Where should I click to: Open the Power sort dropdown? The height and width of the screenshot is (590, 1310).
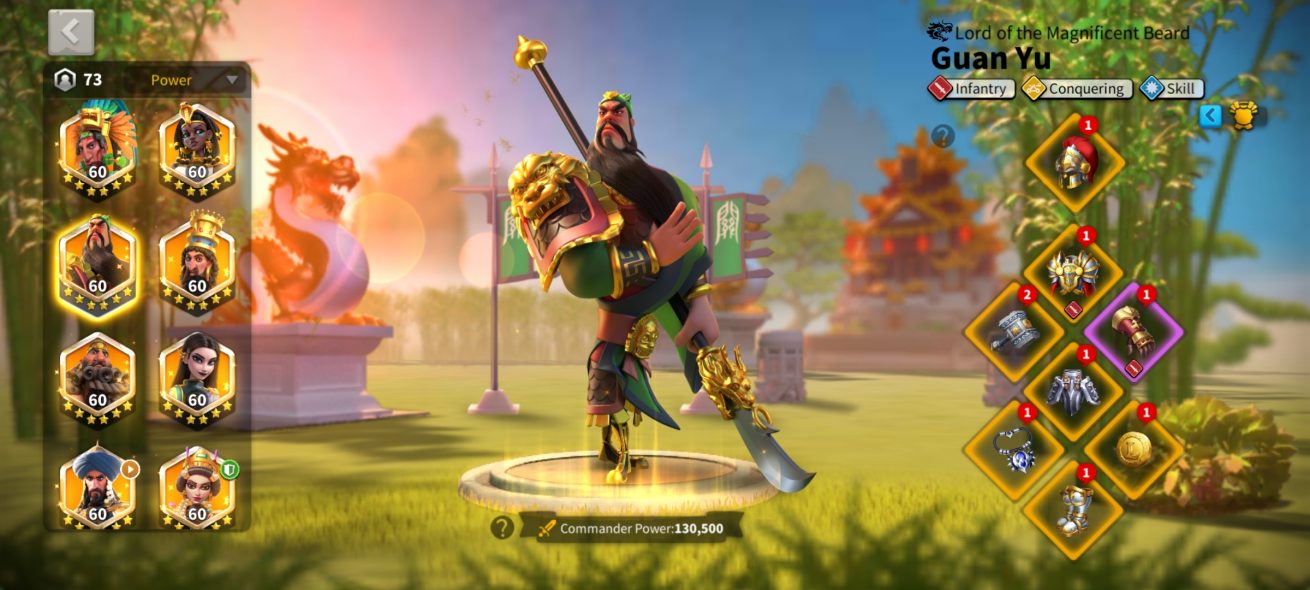click(x=195, y=80)
